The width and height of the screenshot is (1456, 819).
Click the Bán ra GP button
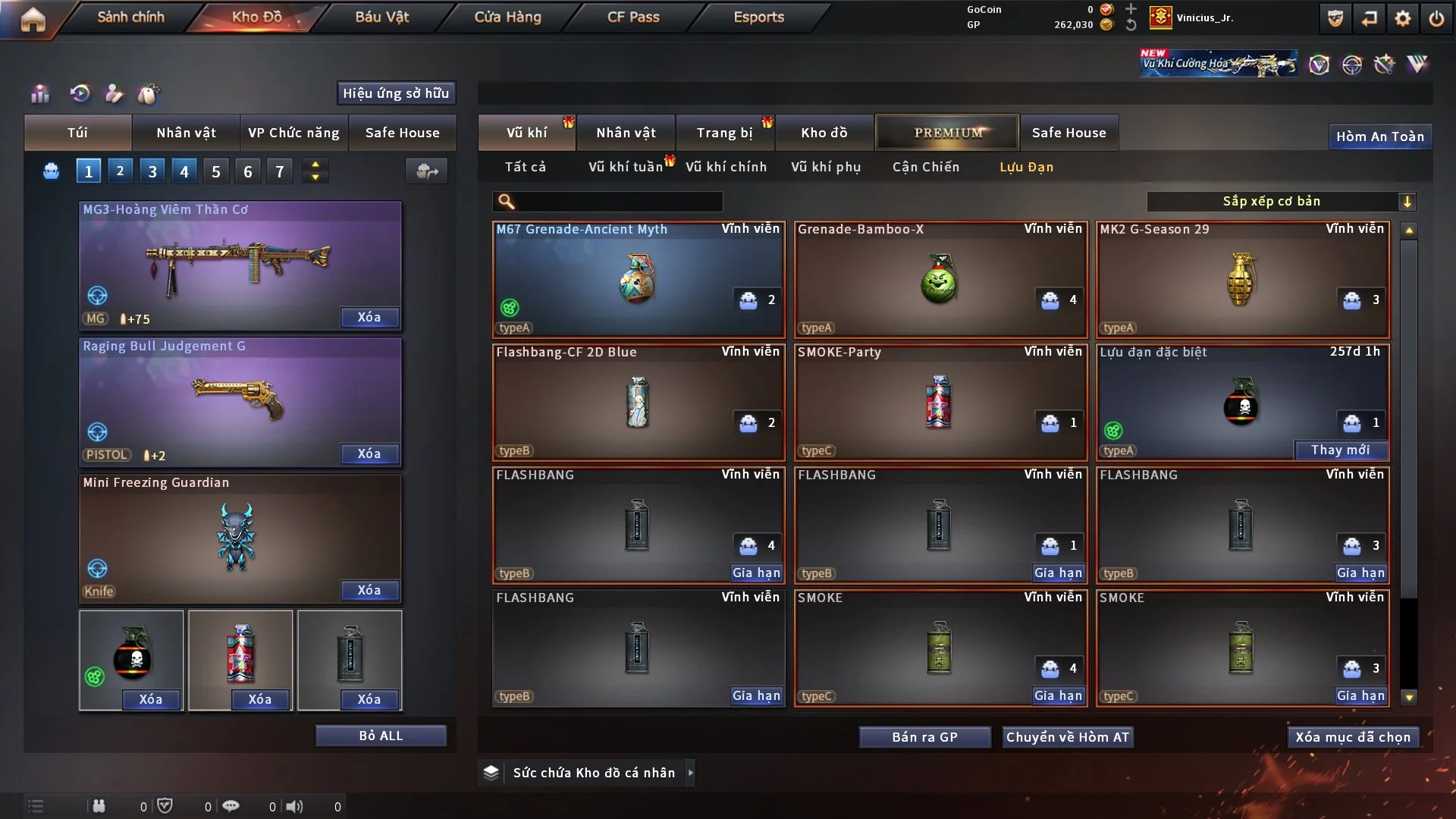(924, 737)
